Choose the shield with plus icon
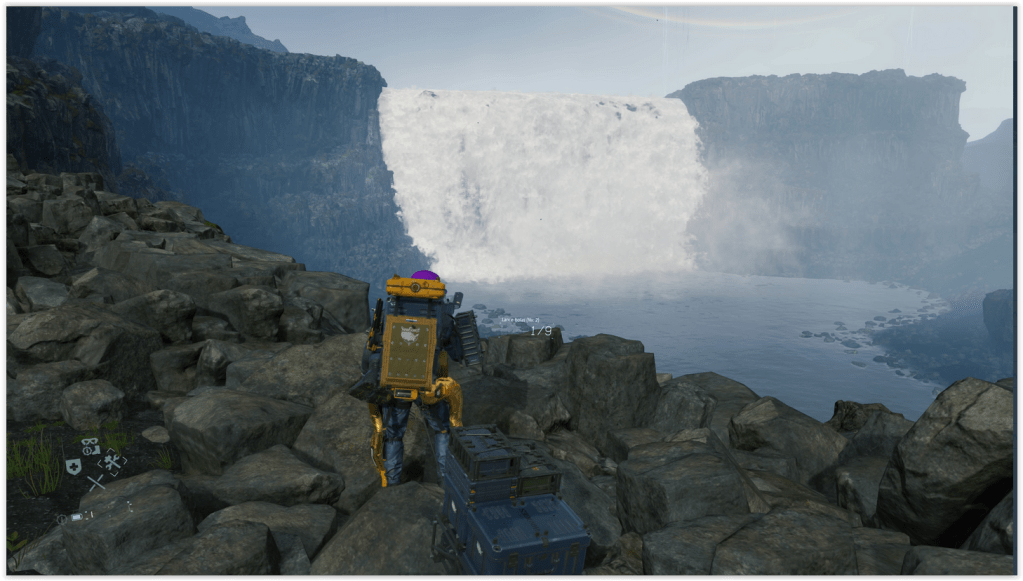Viewport: 1023px width, 581px height. click(x=73, y=466)
